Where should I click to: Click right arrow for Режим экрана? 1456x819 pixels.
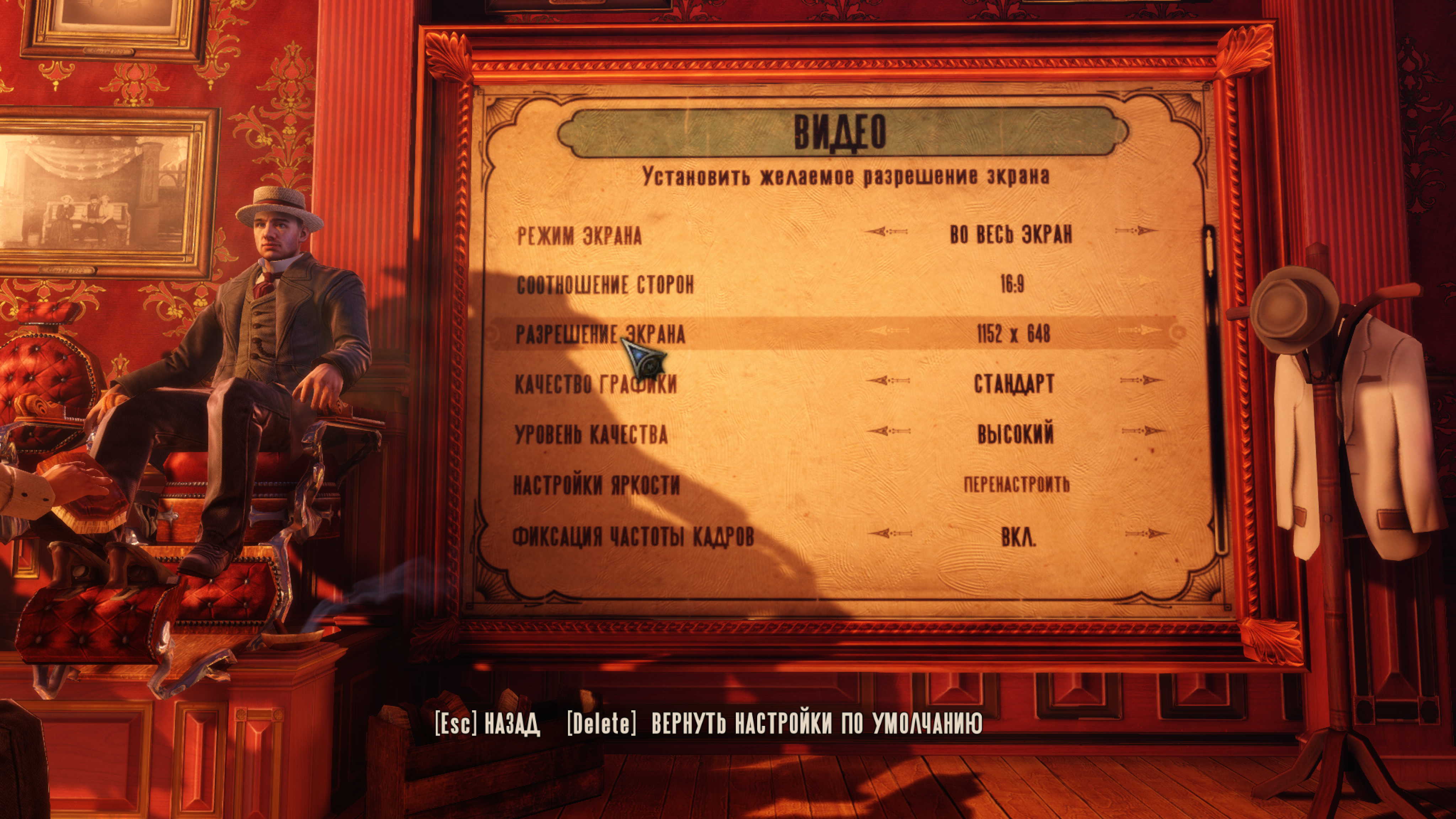1136,231
